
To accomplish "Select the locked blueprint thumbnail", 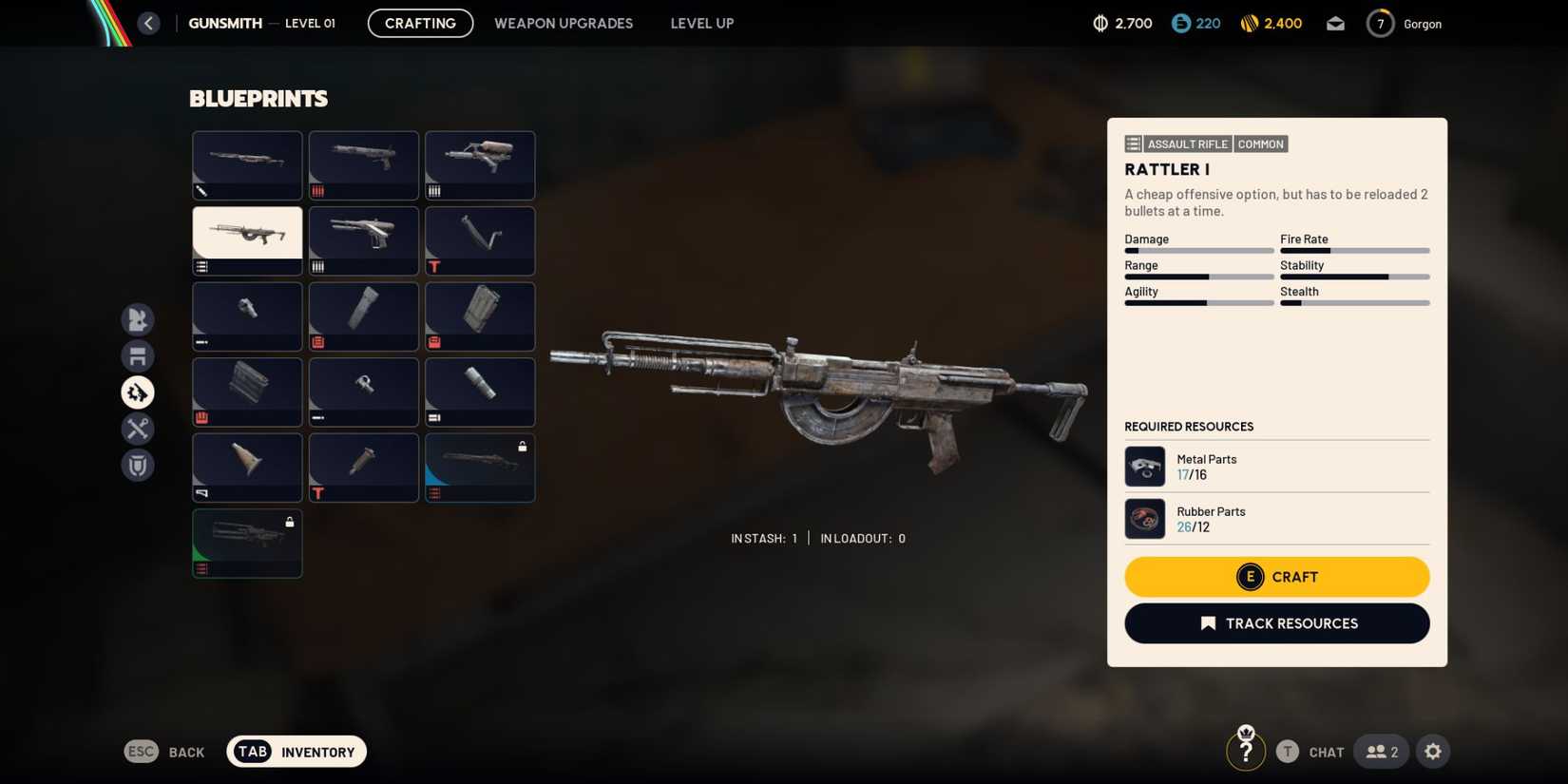I will tap(480, 467).
